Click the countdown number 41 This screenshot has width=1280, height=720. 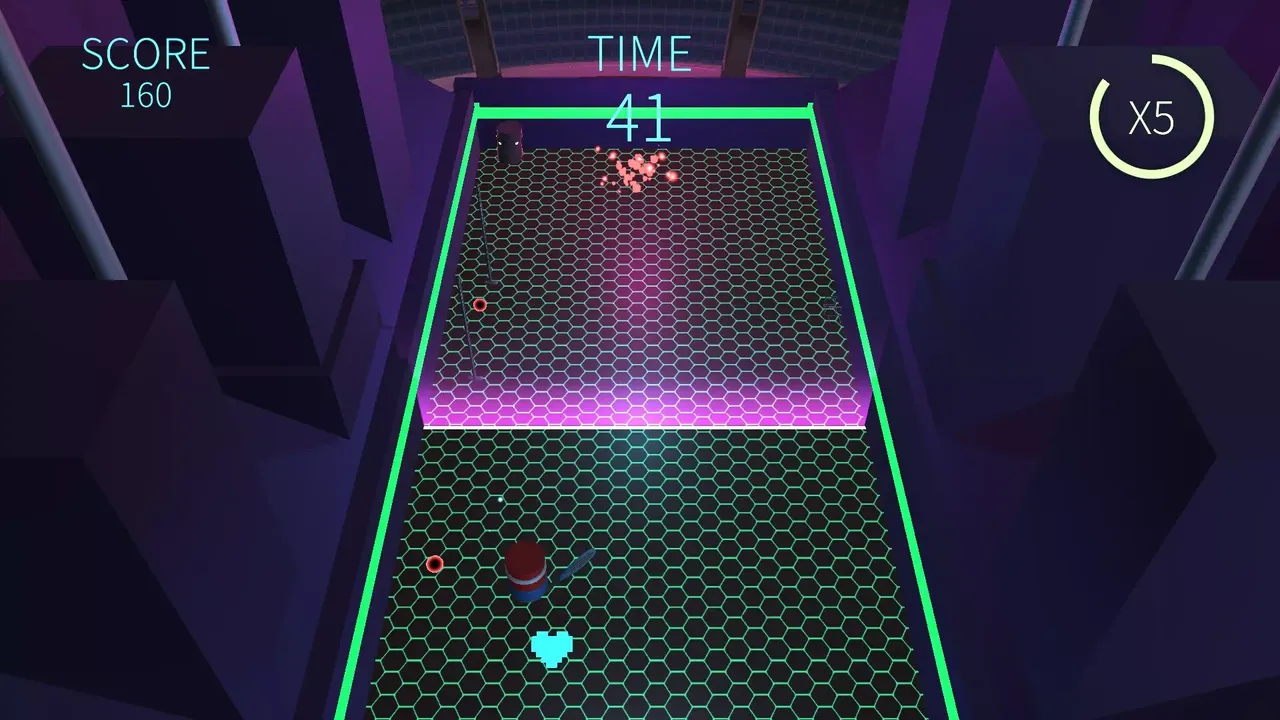[641, 117]
